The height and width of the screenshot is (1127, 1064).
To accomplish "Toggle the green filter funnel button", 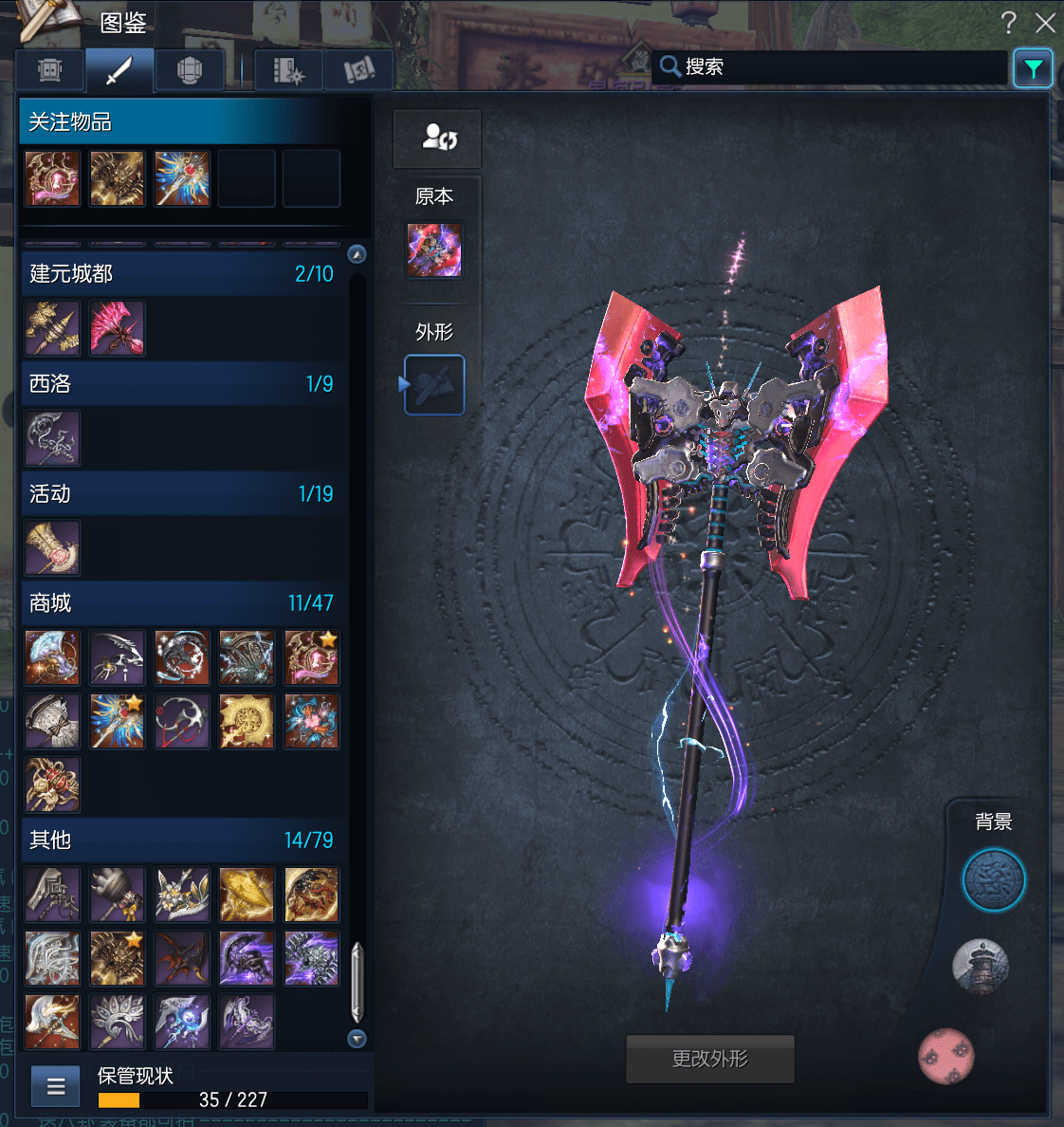I will click(1033, 68).
